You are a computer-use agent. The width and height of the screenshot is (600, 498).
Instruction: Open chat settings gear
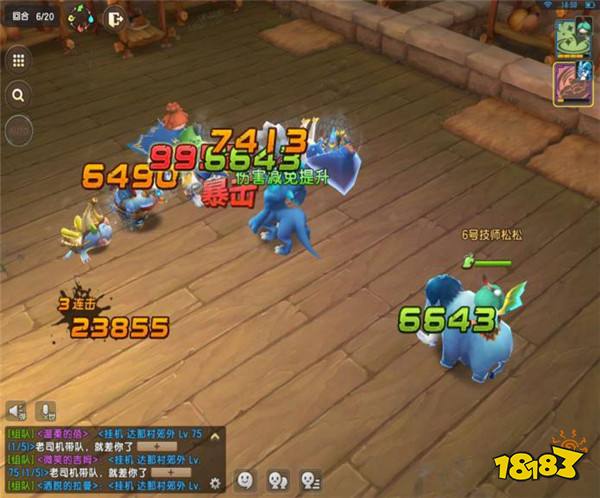[x=215, y=483]
